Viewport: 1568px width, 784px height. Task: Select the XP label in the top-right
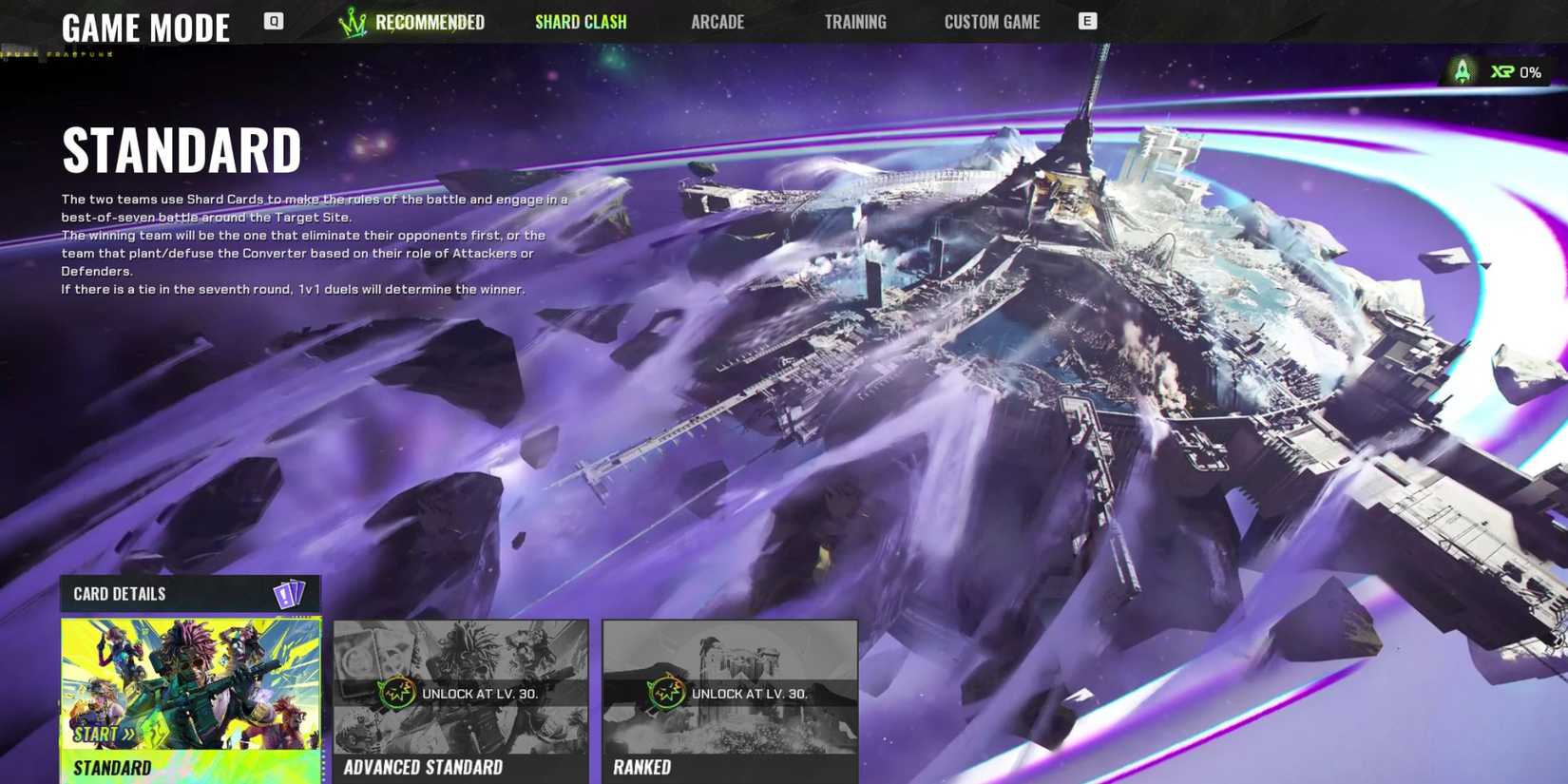1502,70
